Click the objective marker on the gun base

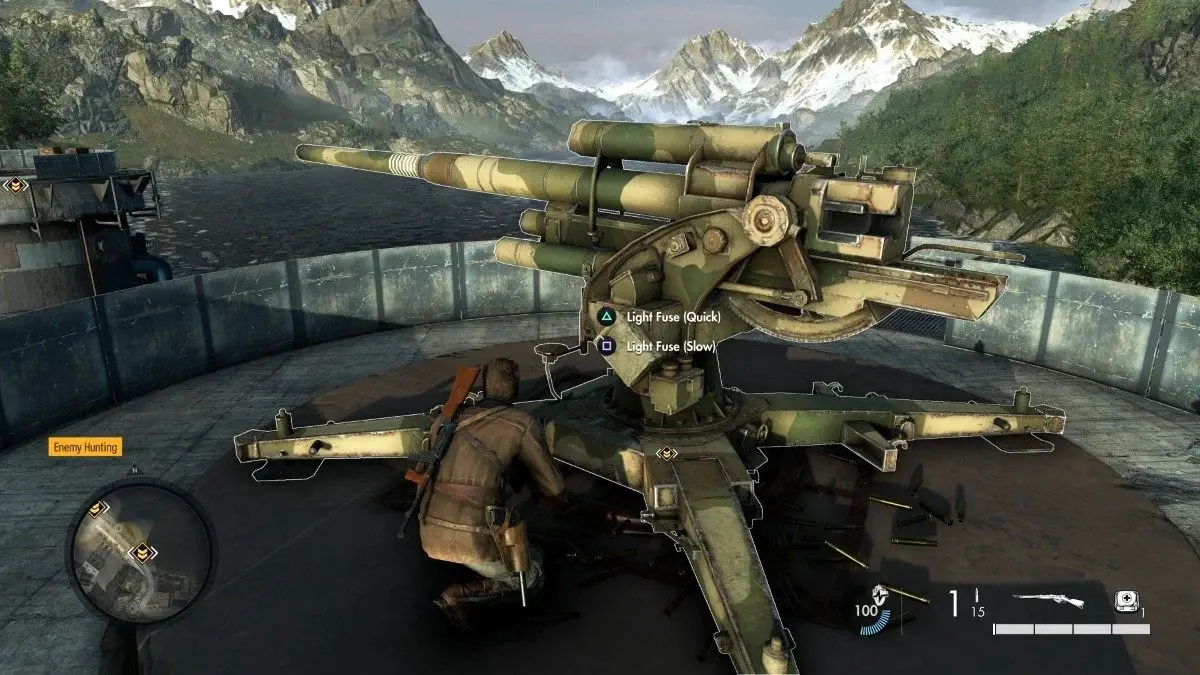click(x=666, y=454)
